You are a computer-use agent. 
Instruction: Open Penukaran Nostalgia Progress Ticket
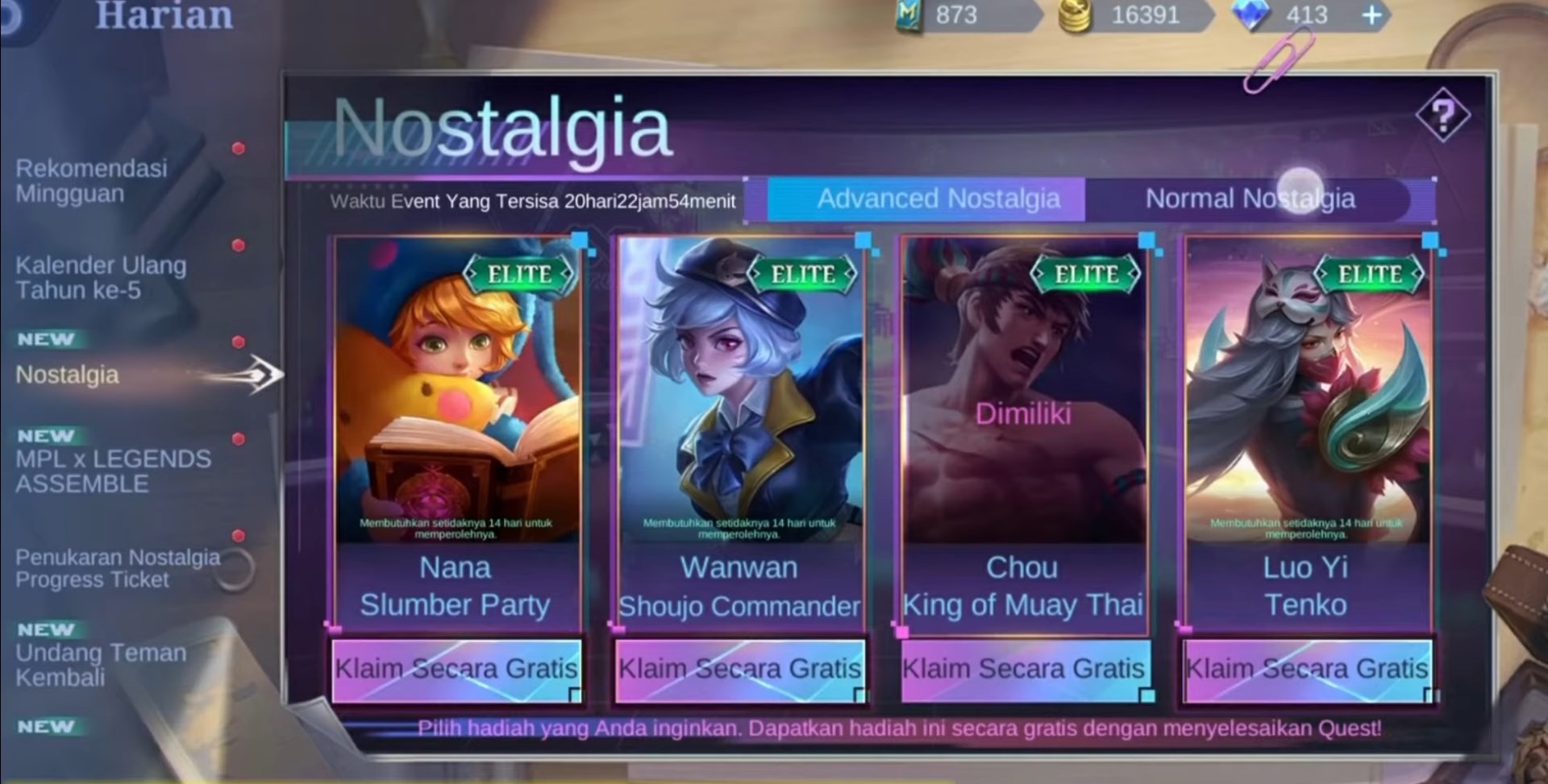[117, 567]
